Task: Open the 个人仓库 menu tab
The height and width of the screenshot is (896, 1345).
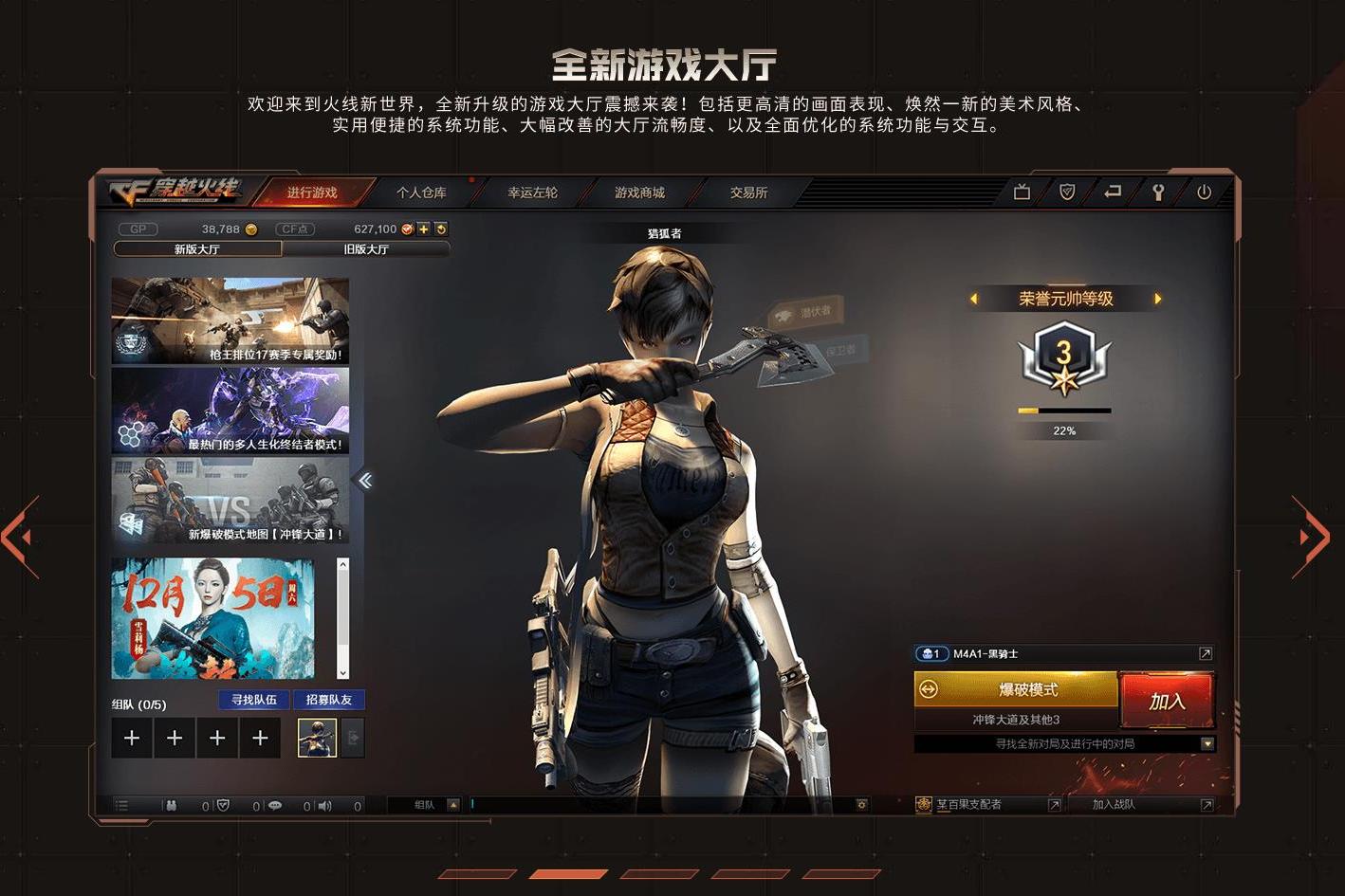Action: pos(422,192)
